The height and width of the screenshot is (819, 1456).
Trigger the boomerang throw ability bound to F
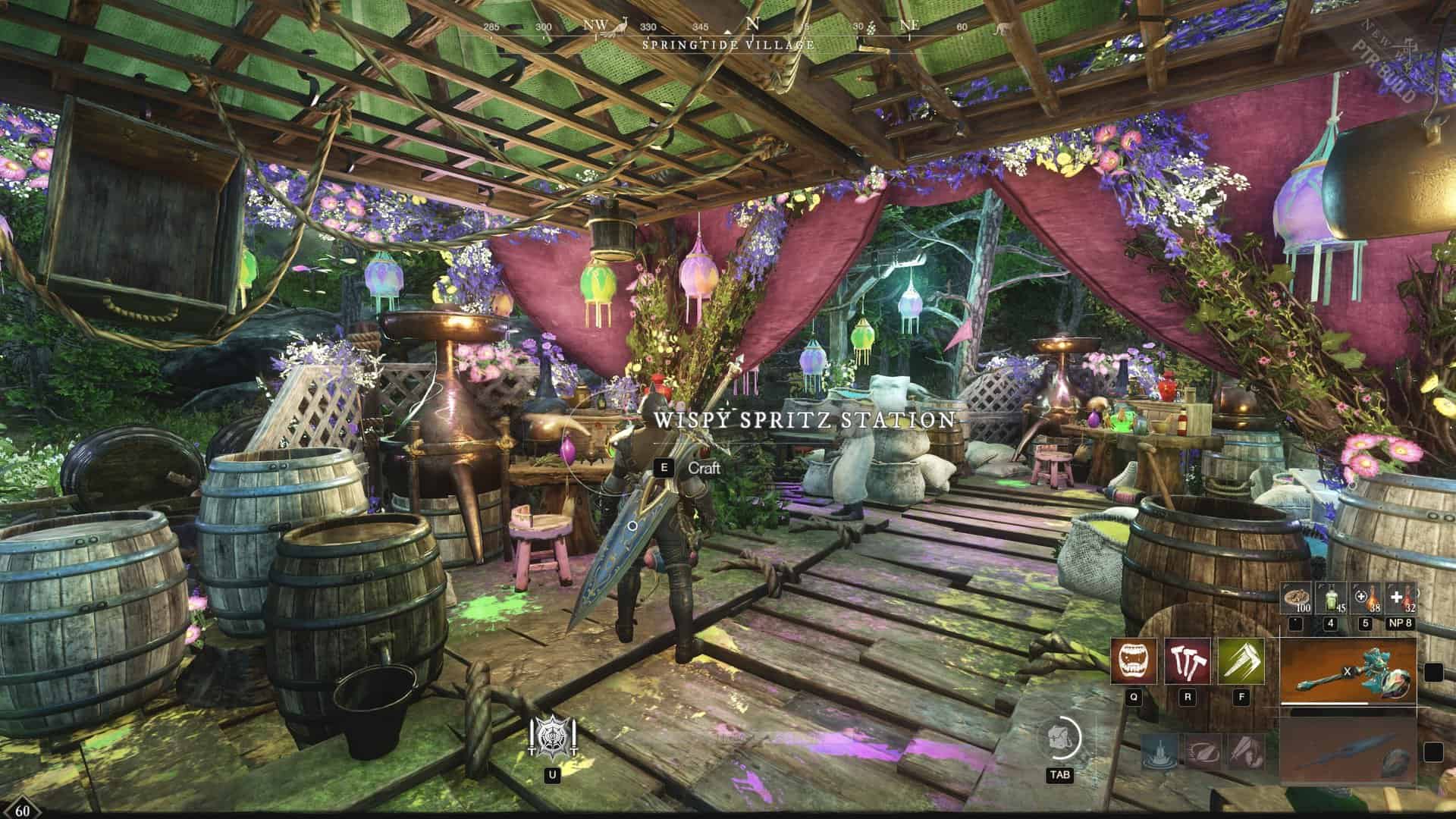pyautogui.click(x=1241, y=662)
